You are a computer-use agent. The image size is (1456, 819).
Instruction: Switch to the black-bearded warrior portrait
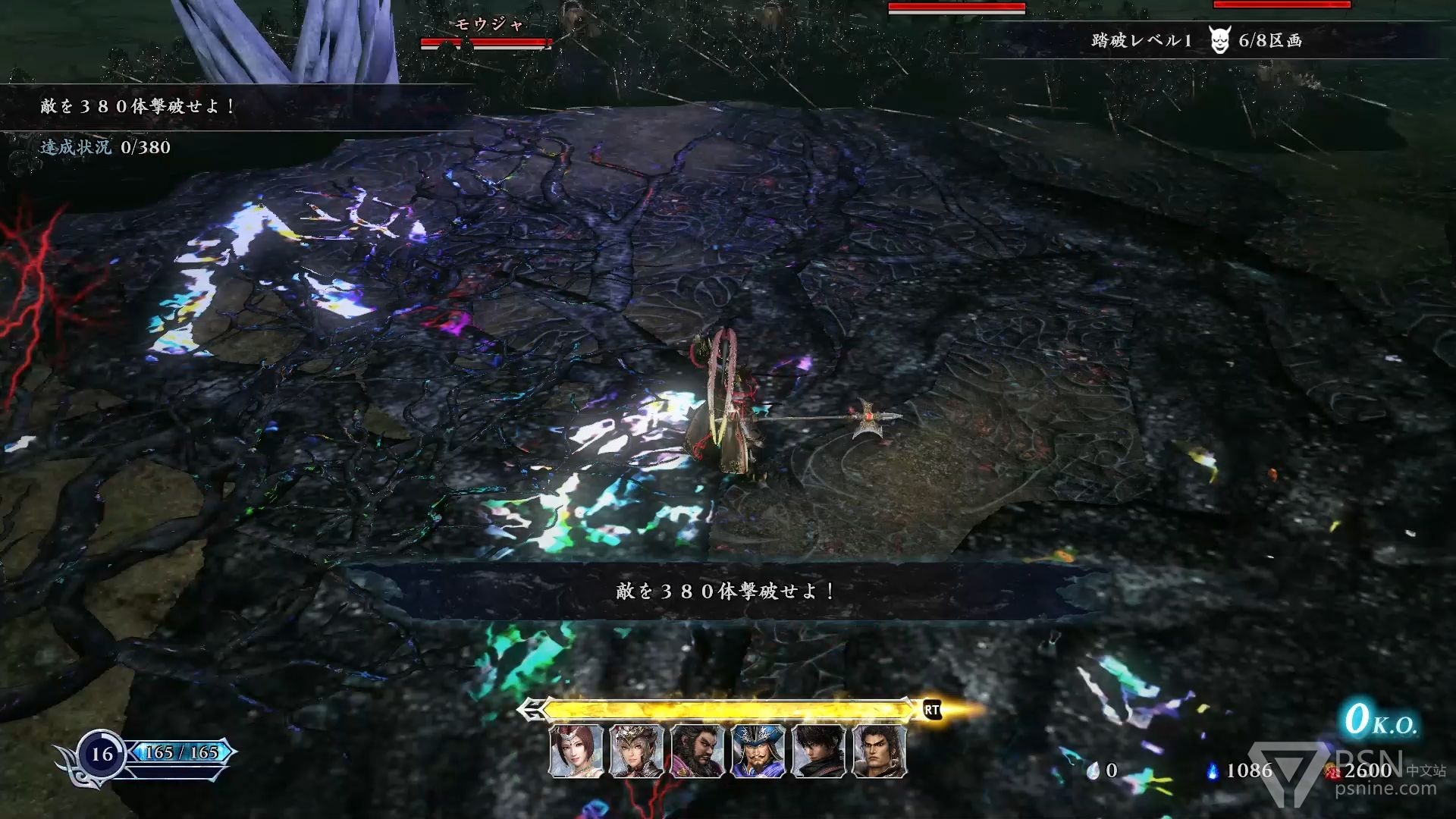tap(698, 752)
